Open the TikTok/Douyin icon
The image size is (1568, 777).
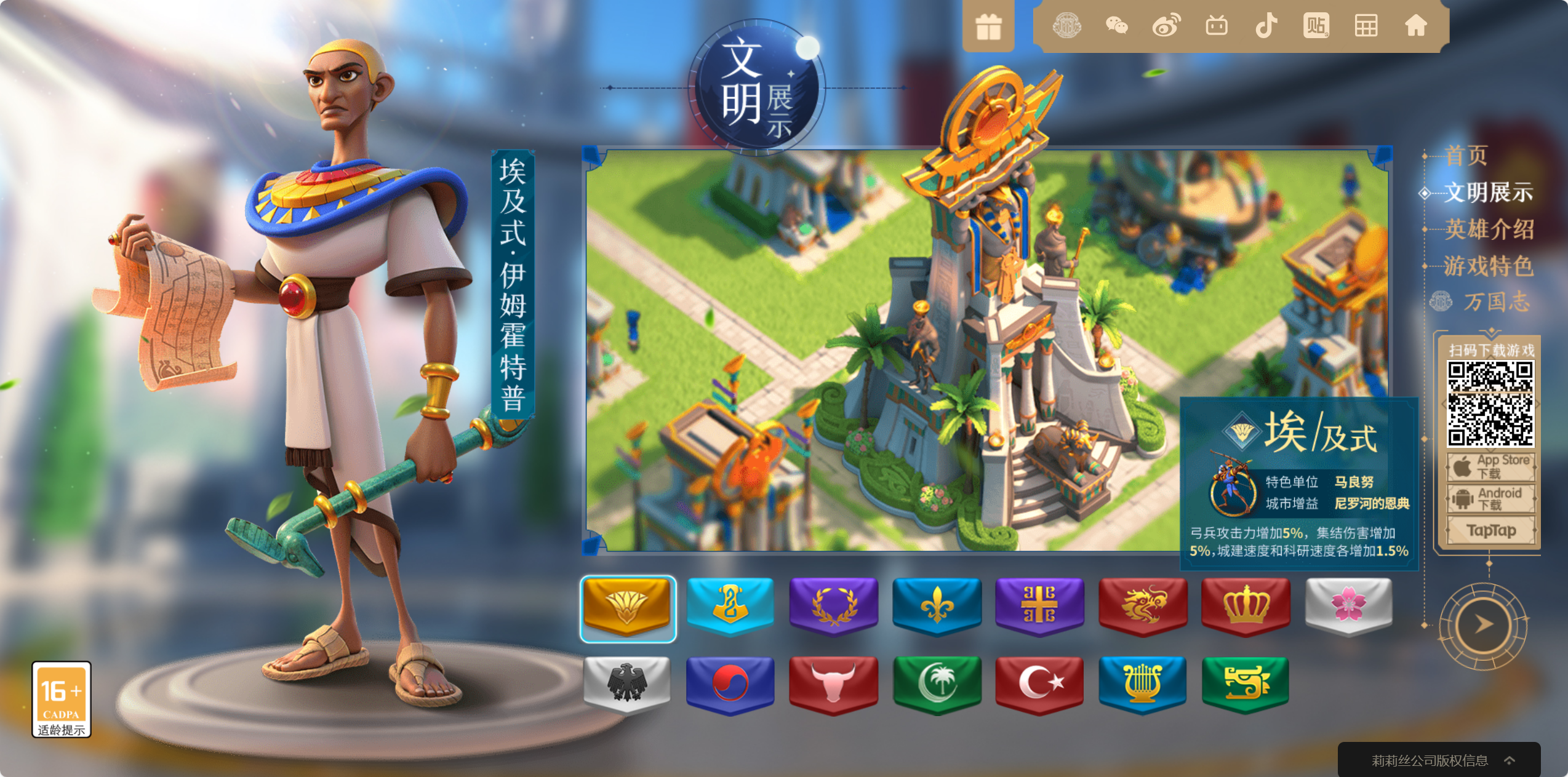[1266, 26]
